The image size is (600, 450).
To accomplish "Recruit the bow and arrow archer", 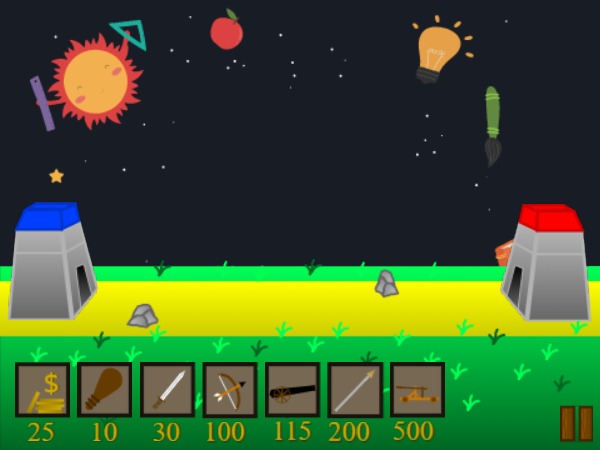I will 230,389.
